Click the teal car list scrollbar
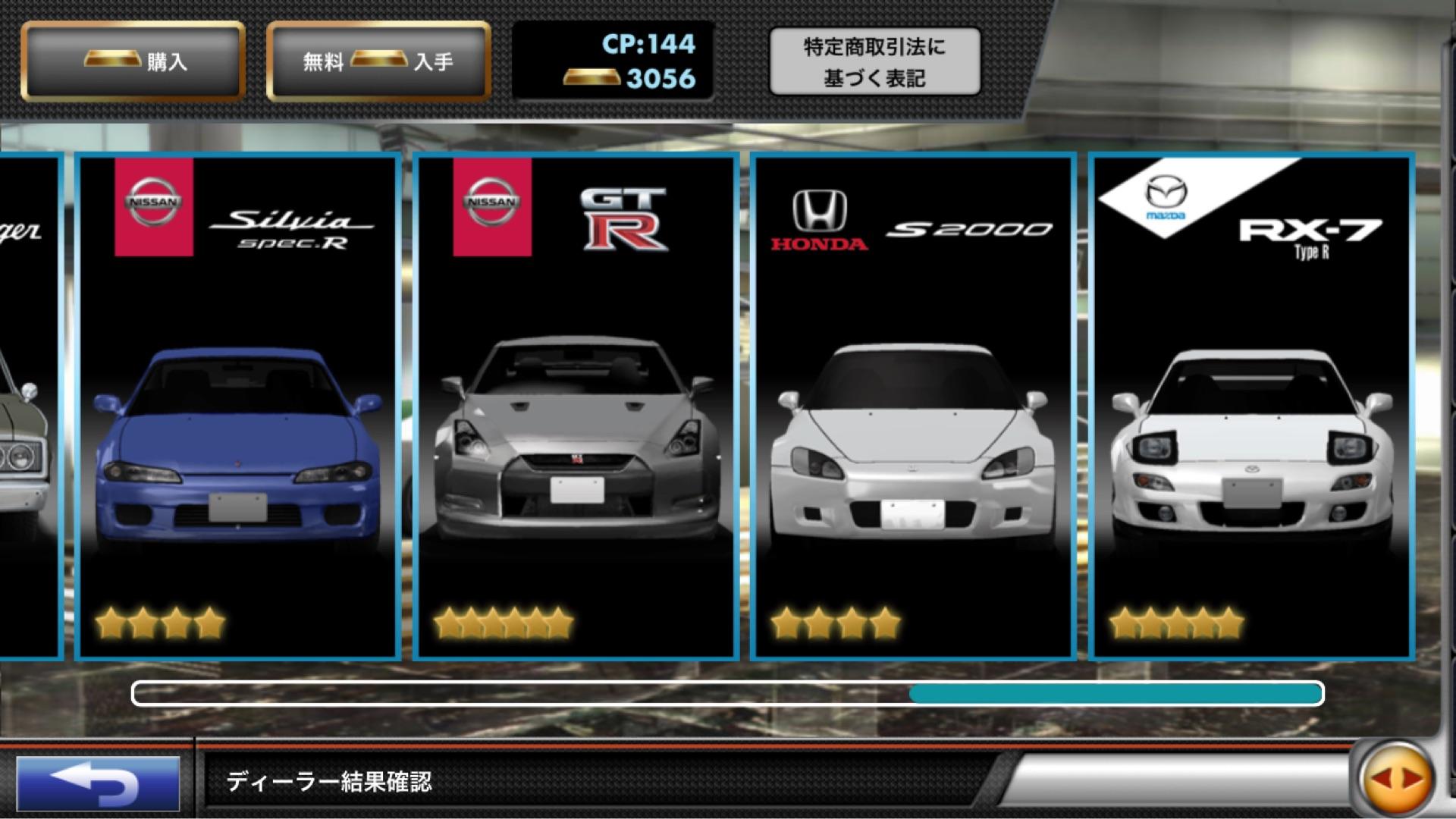Viewport: 1456px width, 819px height. coord(1116,693)
